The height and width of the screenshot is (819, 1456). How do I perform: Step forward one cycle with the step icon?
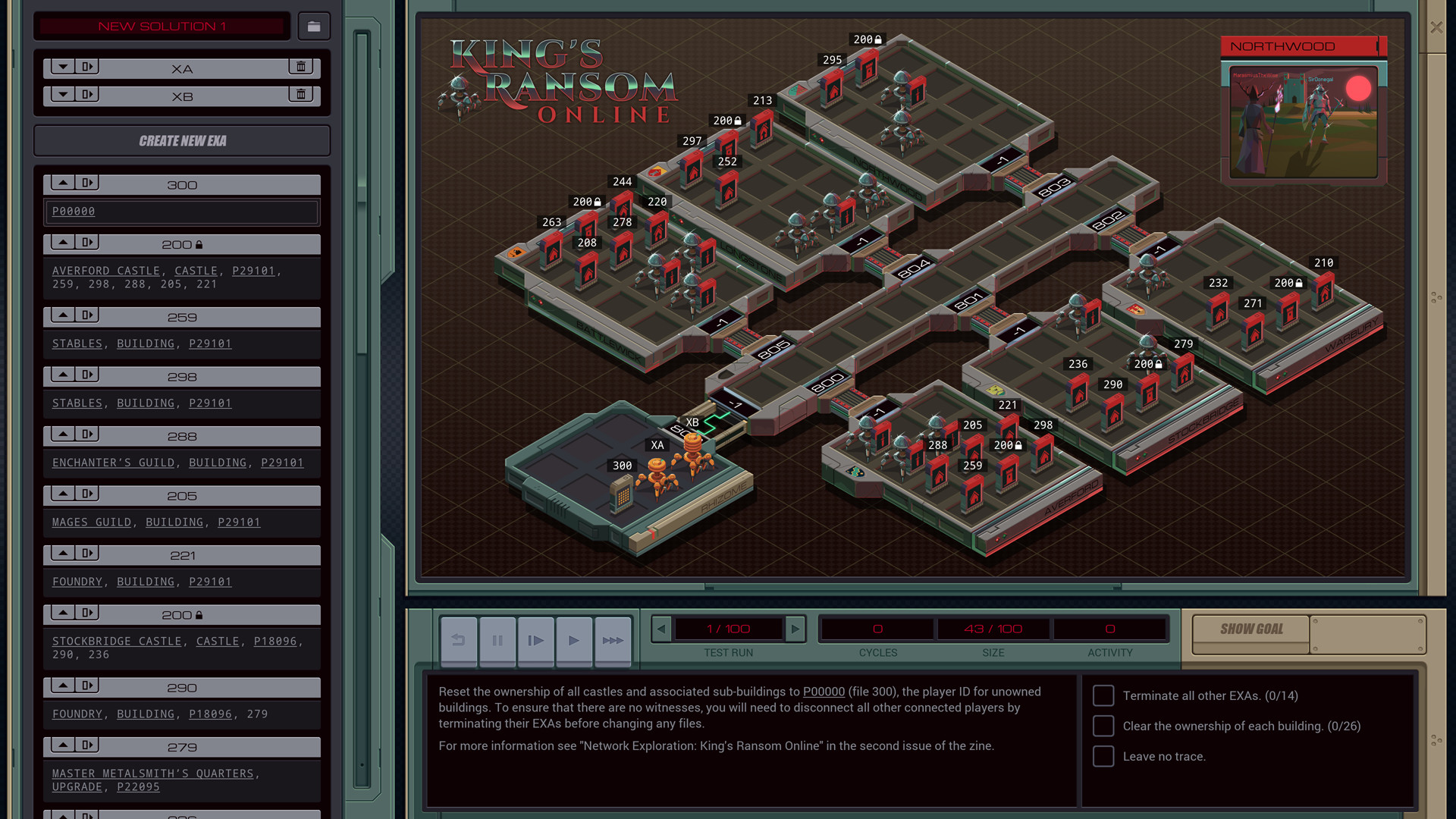tap(536, 641)
